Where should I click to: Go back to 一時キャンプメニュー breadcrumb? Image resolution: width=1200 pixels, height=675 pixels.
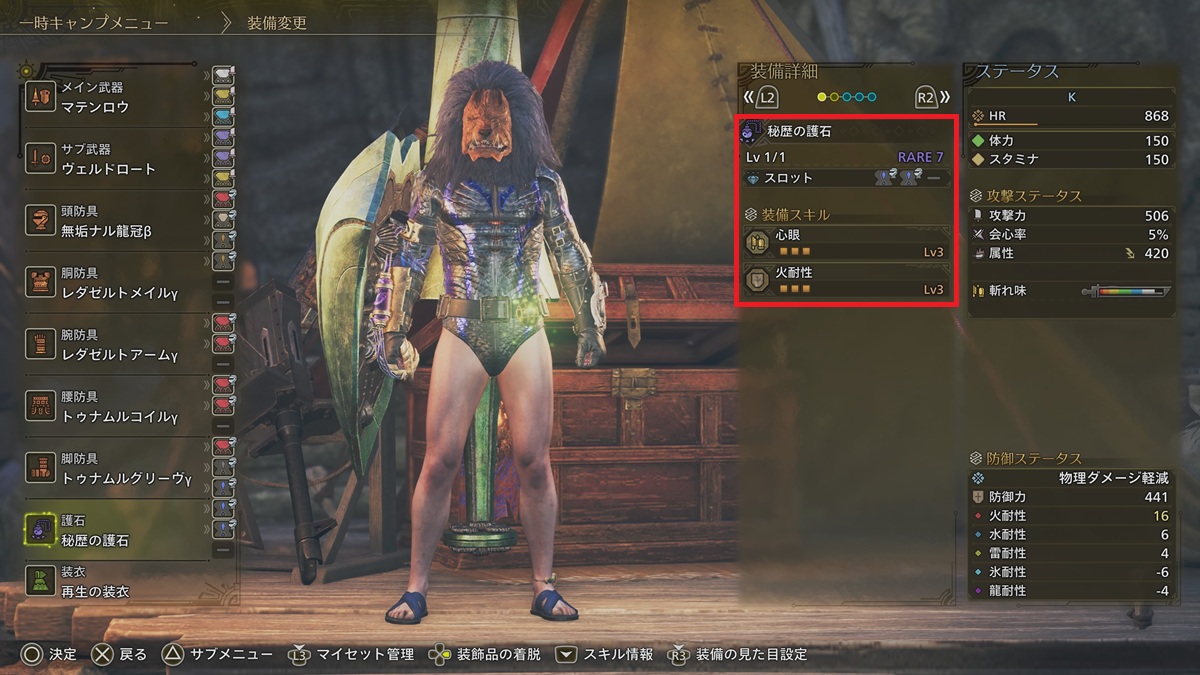point(94,22)
